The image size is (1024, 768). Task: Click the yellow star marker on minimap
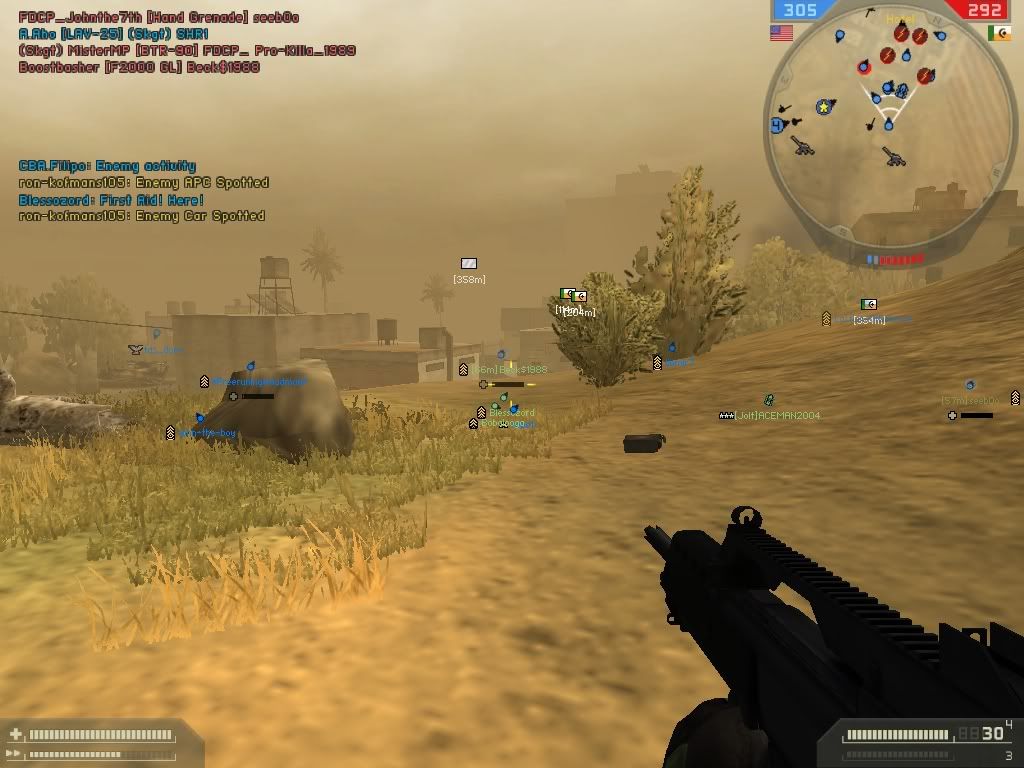(824, 106)
